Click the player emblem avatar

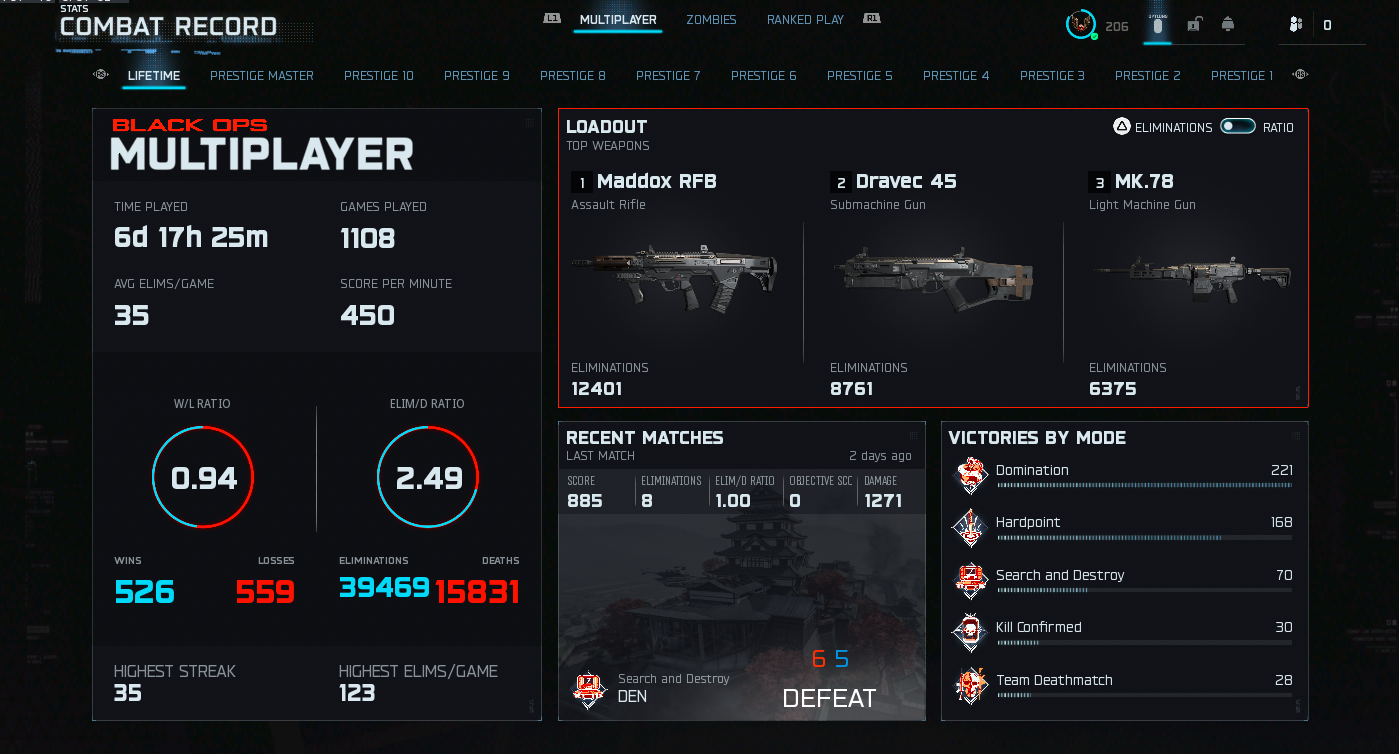(x=1080, y=24)
